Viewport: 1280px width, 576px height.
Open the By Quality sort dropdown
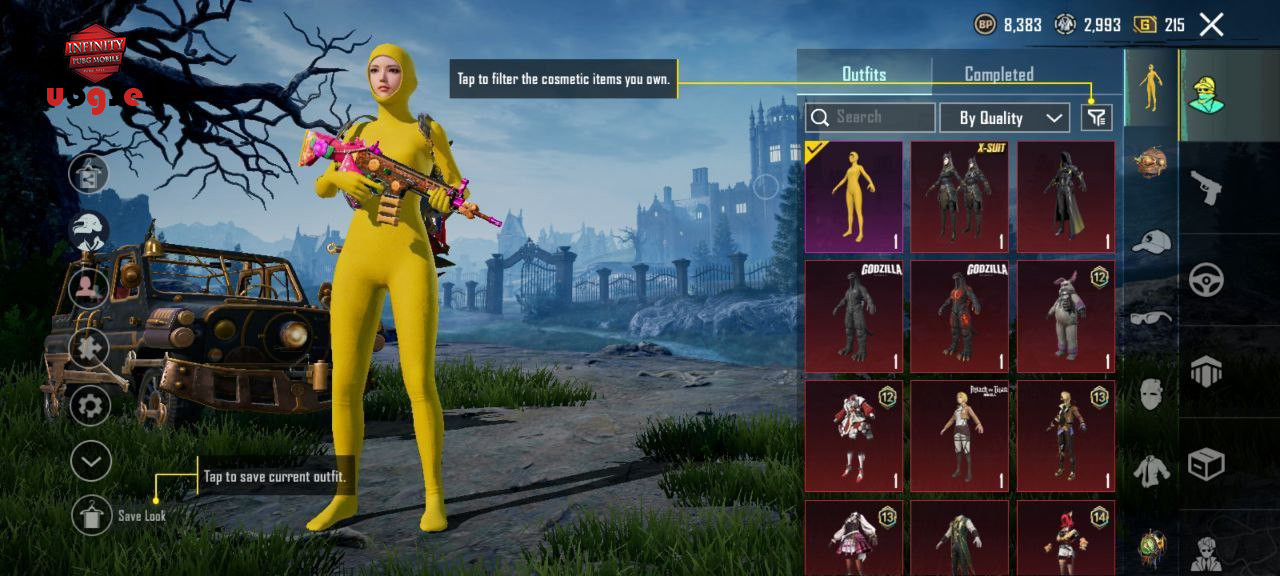[x=1004, y=118]
